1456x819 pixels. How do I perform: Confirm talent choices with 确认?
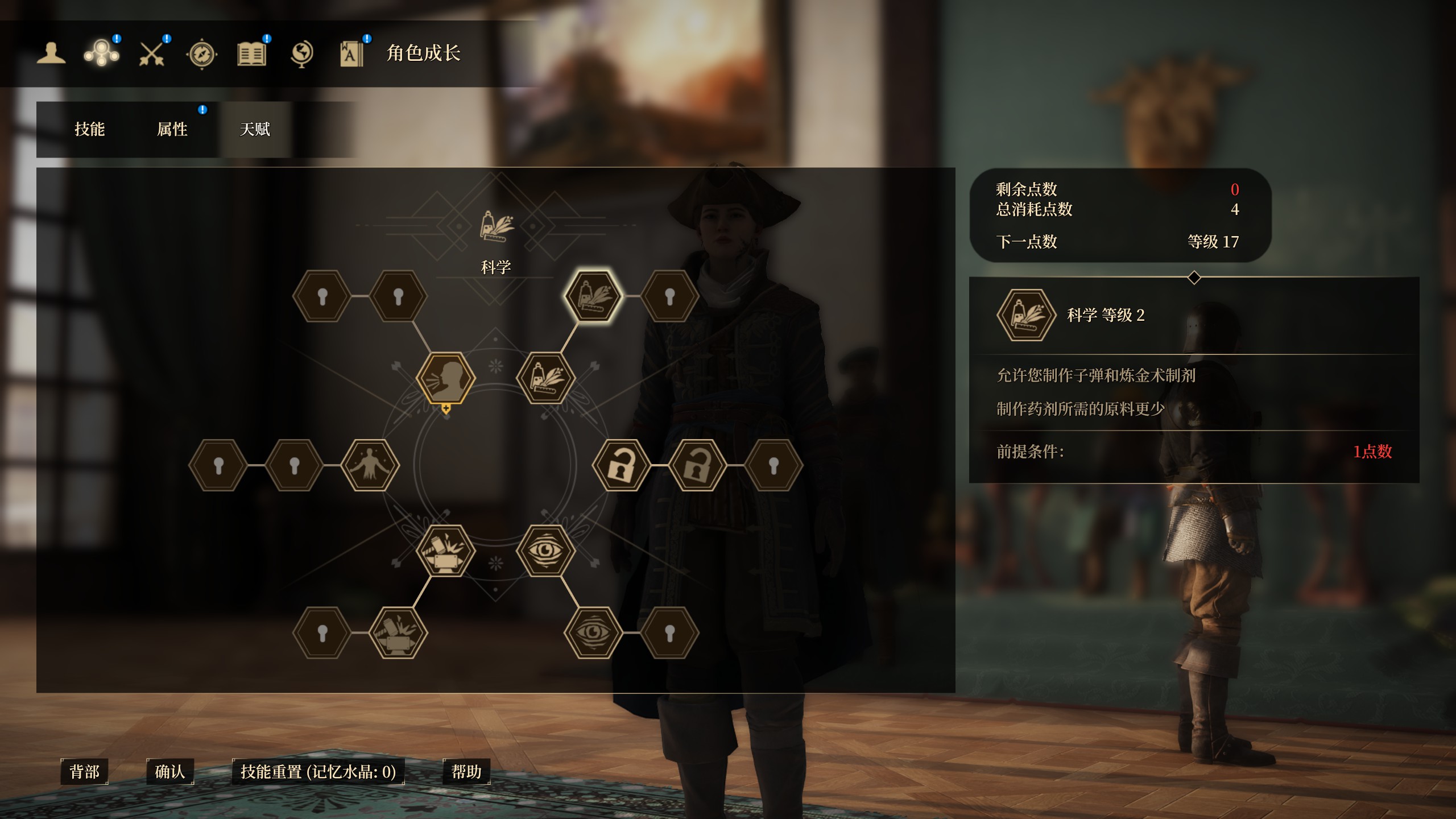tap(170, 772)
